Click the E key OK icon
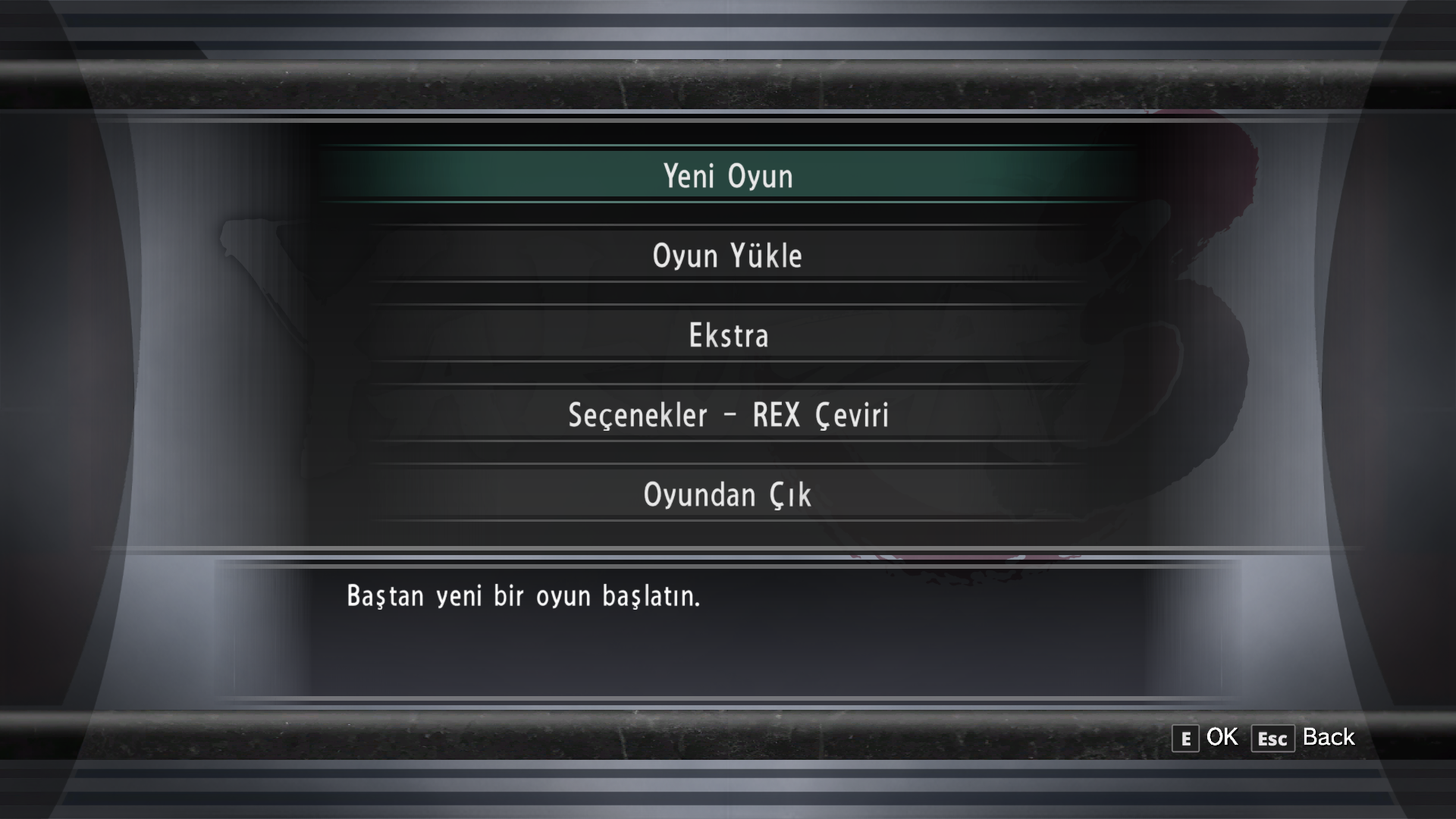The image size is (1456, 819). [x=1184, y=737]
